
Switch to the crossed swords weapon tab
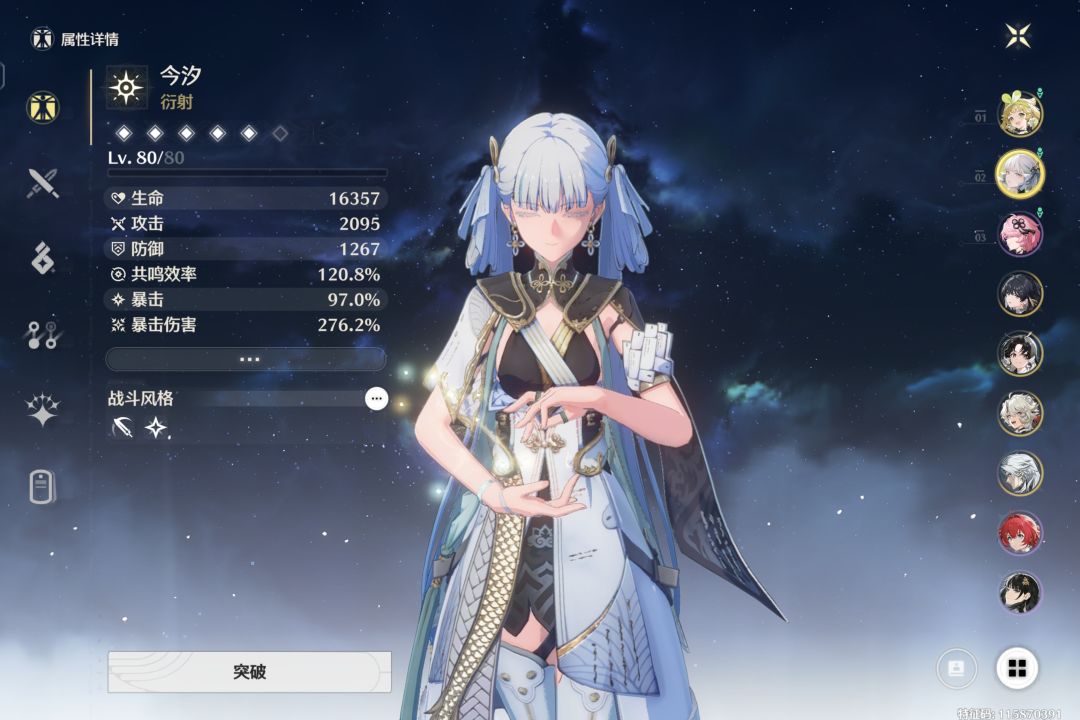[x=42, y=183]
